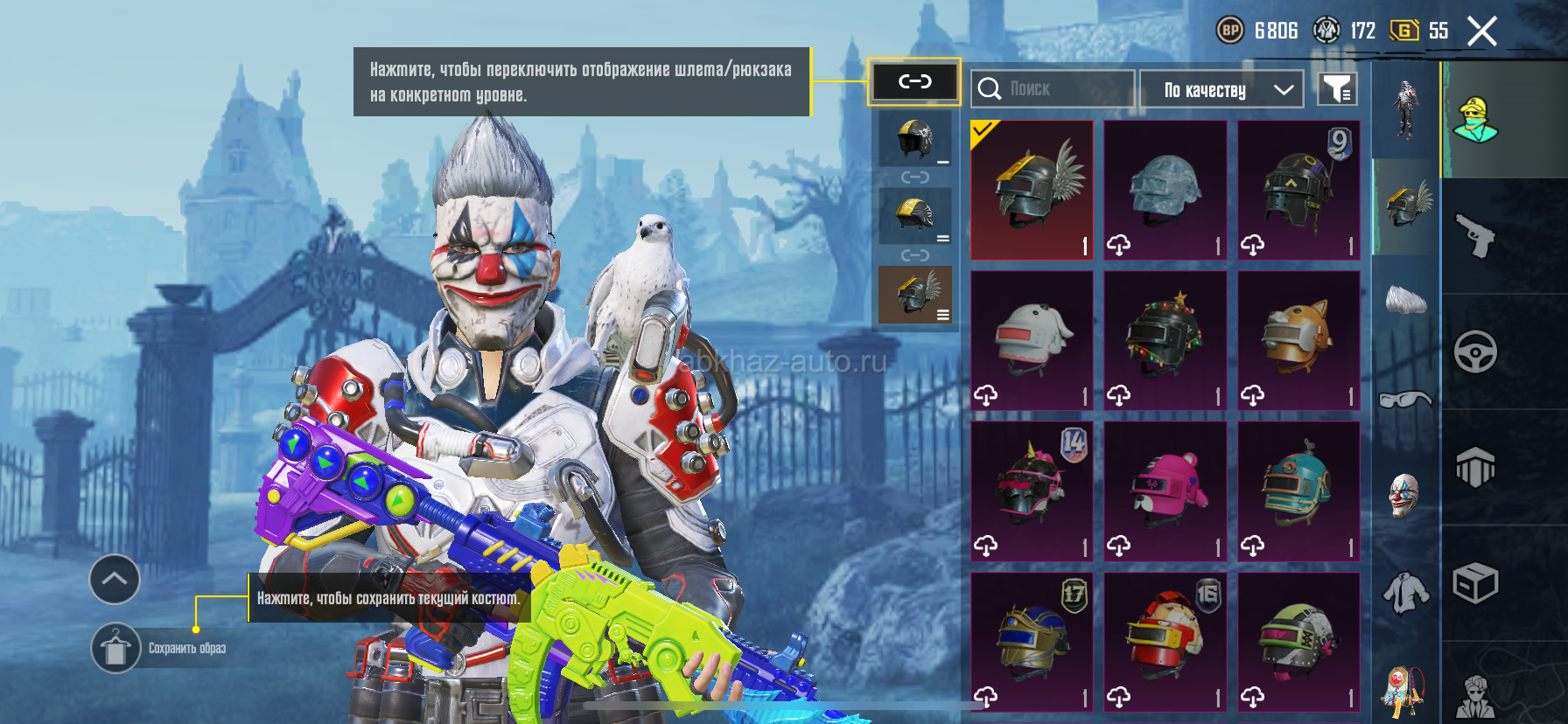
Task: Close the inventory screen with the X
Action: coord(1481,31)
